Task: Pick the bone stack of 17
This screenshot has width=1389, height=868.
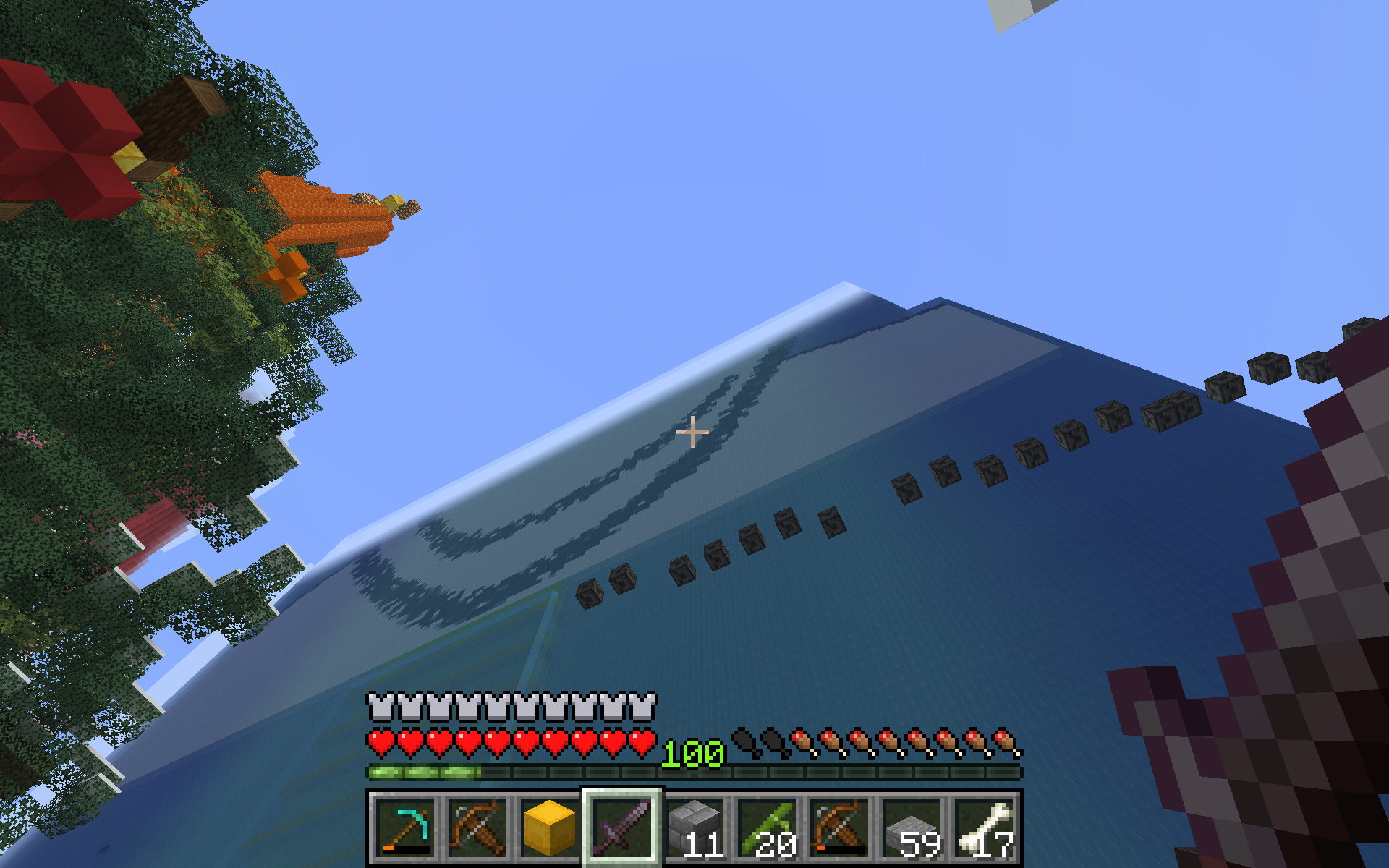Action: 984,827
